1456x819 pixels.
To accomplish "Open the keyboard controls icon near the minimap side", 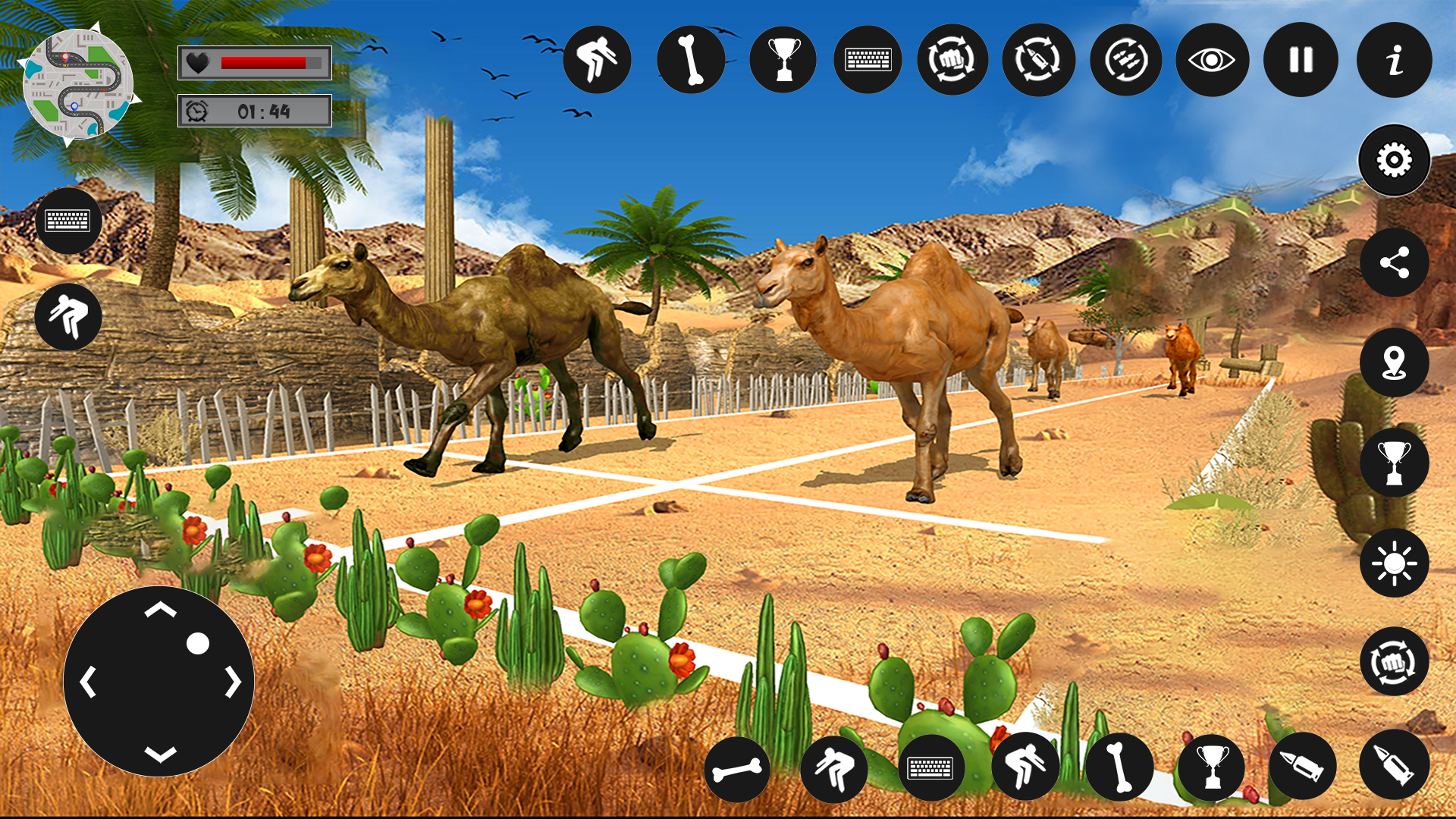I will pyautogui.click(x=68, y=221).
